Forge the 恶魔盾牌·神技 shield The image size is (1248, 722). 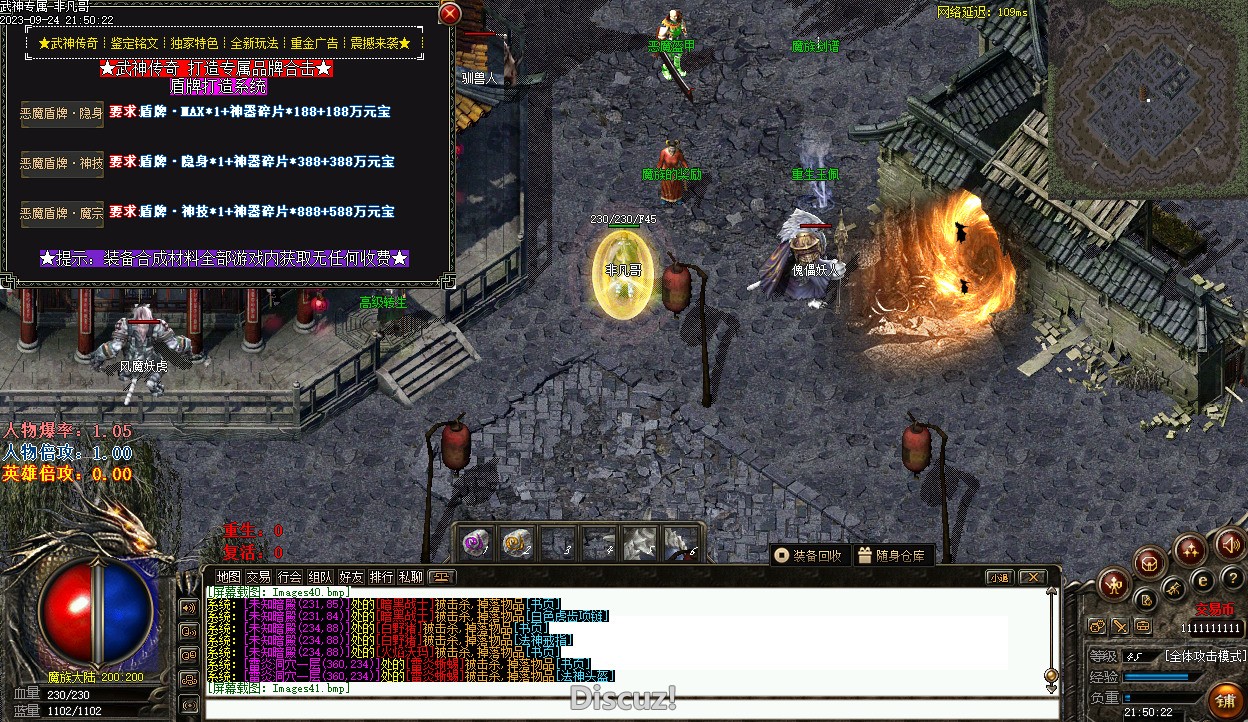point(62,163)
